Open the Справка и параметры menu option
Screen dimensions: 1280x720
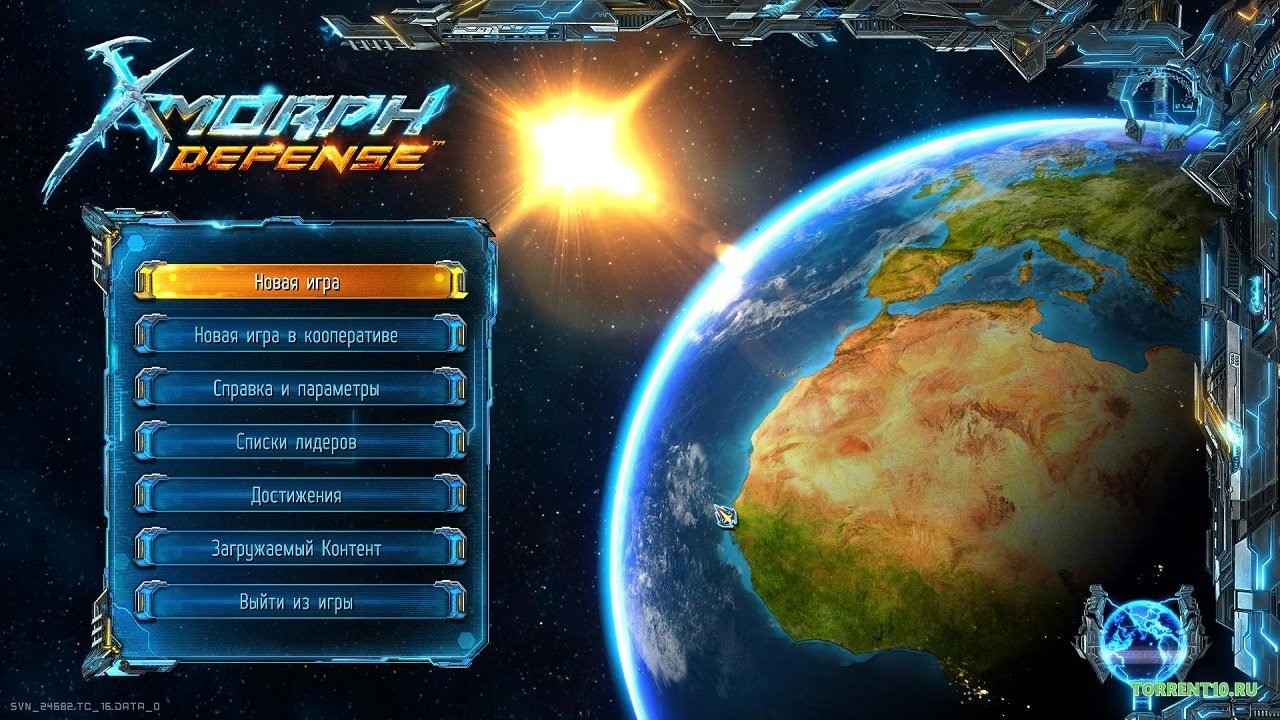point(302,389)
